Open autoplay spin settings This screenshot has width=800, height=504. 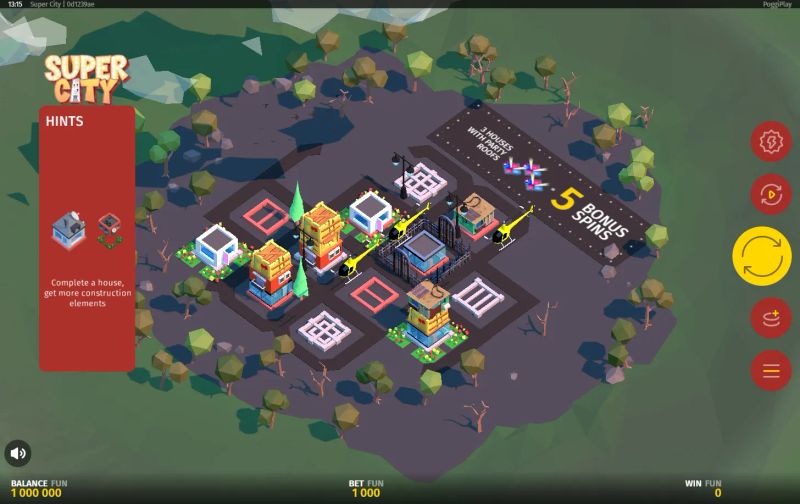click(x=771, y=193)
